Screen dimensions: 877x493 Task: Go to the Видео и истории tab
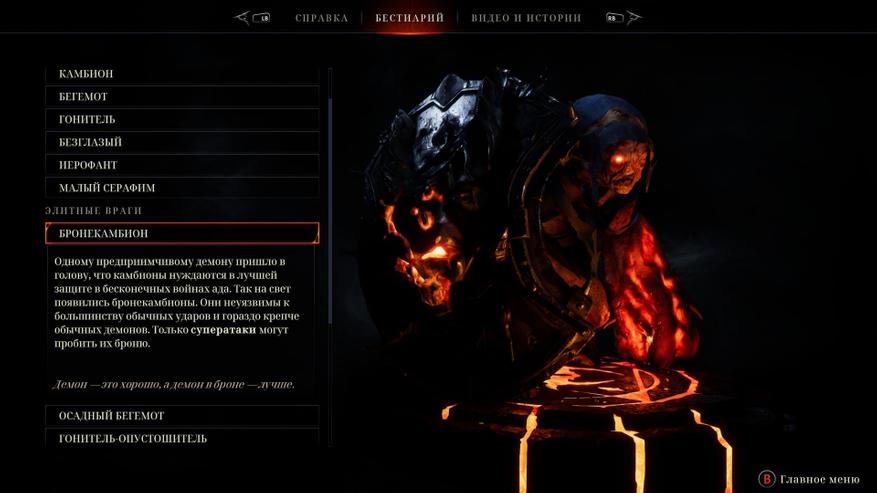pyautogui.click(x=526, y=18)
